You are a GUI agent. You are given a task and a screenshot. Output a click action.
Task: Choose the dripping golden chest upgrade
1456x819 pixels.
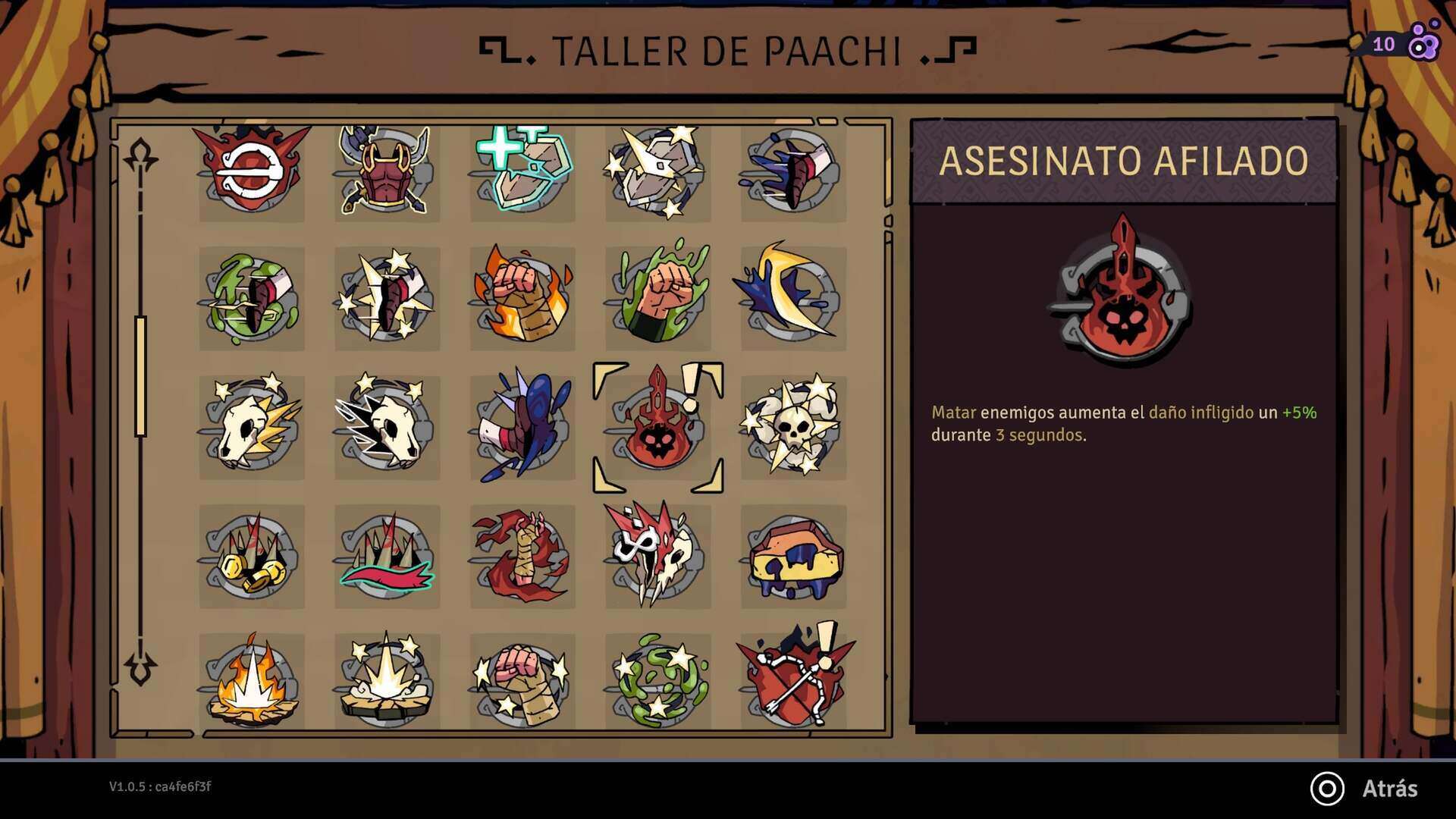792,557
